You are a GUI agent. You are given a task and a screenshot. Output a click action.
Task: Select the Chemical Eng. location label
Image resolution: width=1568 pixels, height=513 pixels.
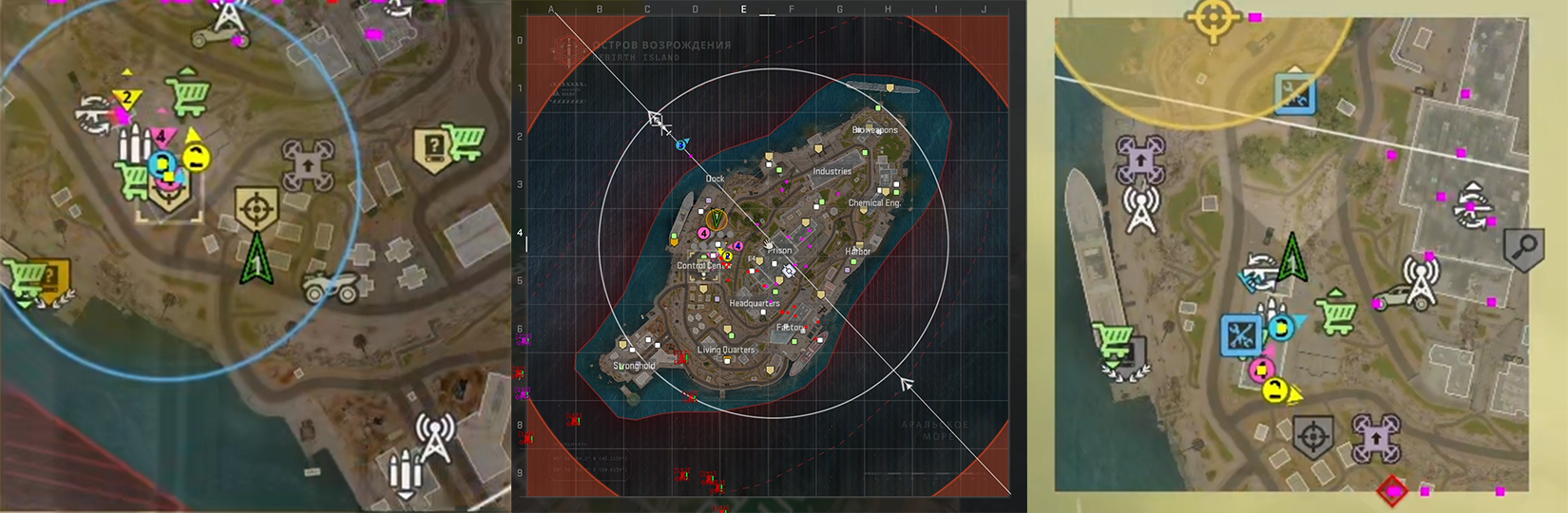pyautogui.click(x=873, y=203)
